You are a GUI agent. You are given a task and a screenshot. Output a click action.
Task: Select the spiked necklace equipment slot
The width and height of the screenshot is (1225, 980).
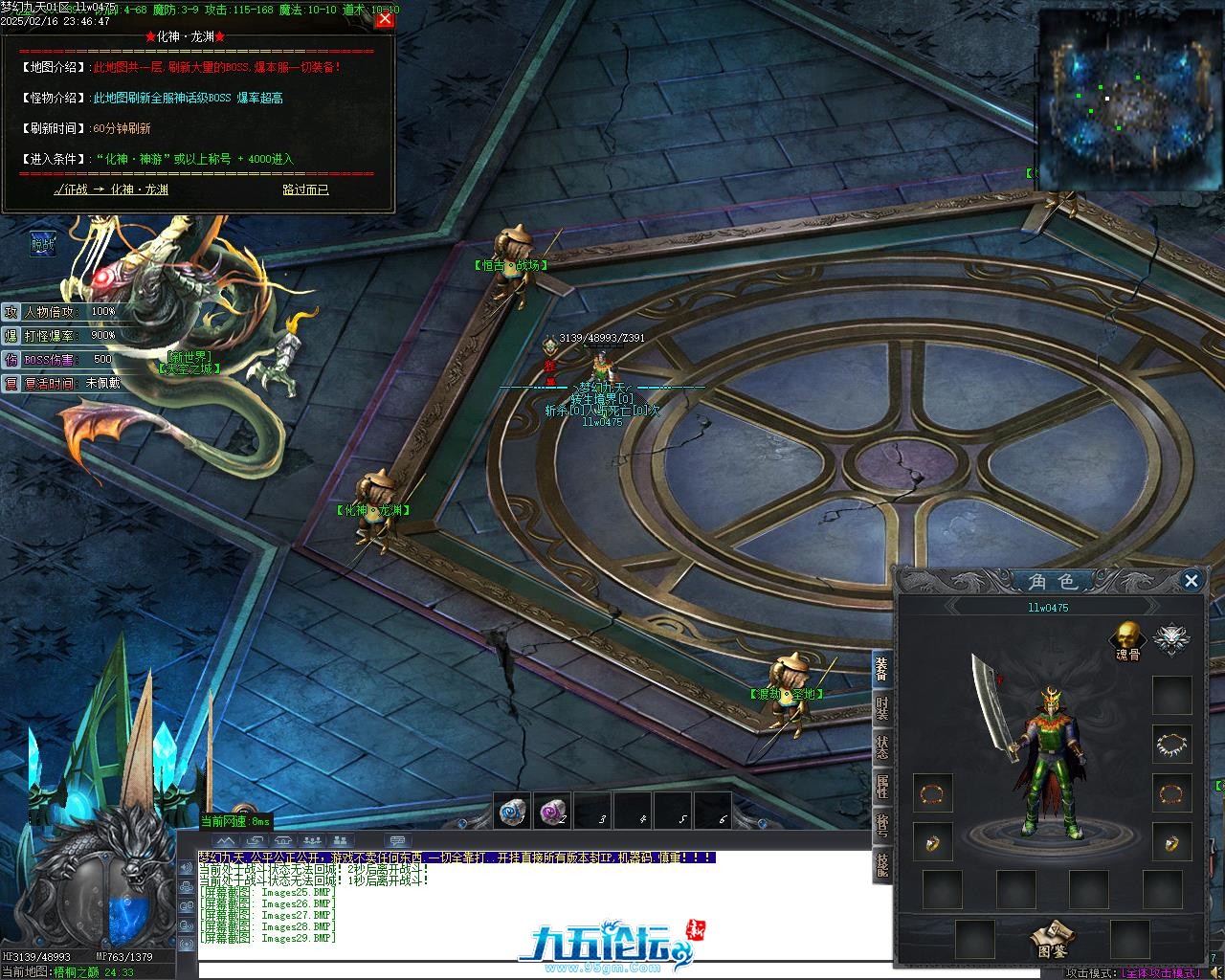1171,744
